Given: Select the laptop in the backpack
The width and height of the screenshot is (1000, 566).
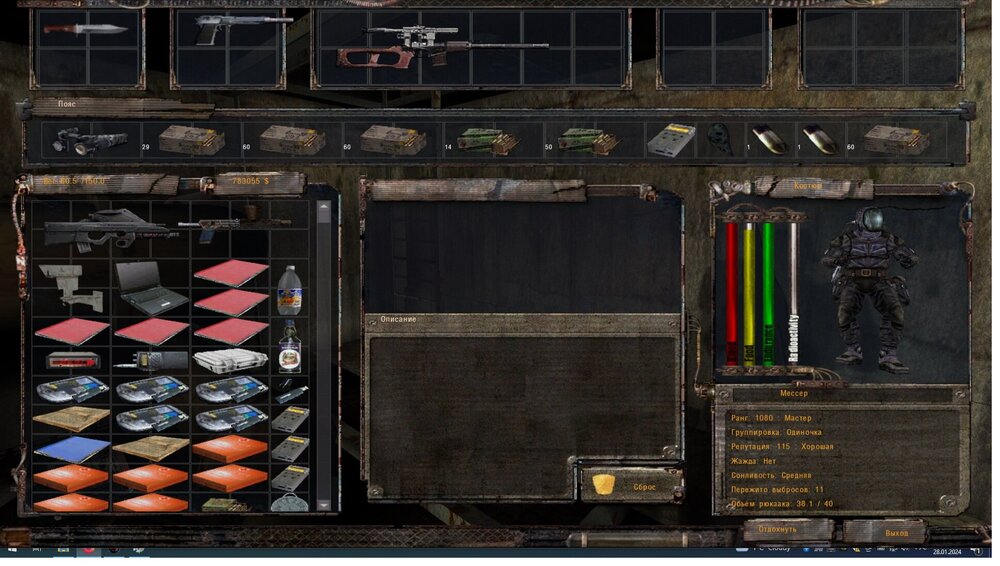Looking at the screenshot, I should click(150, 287).
